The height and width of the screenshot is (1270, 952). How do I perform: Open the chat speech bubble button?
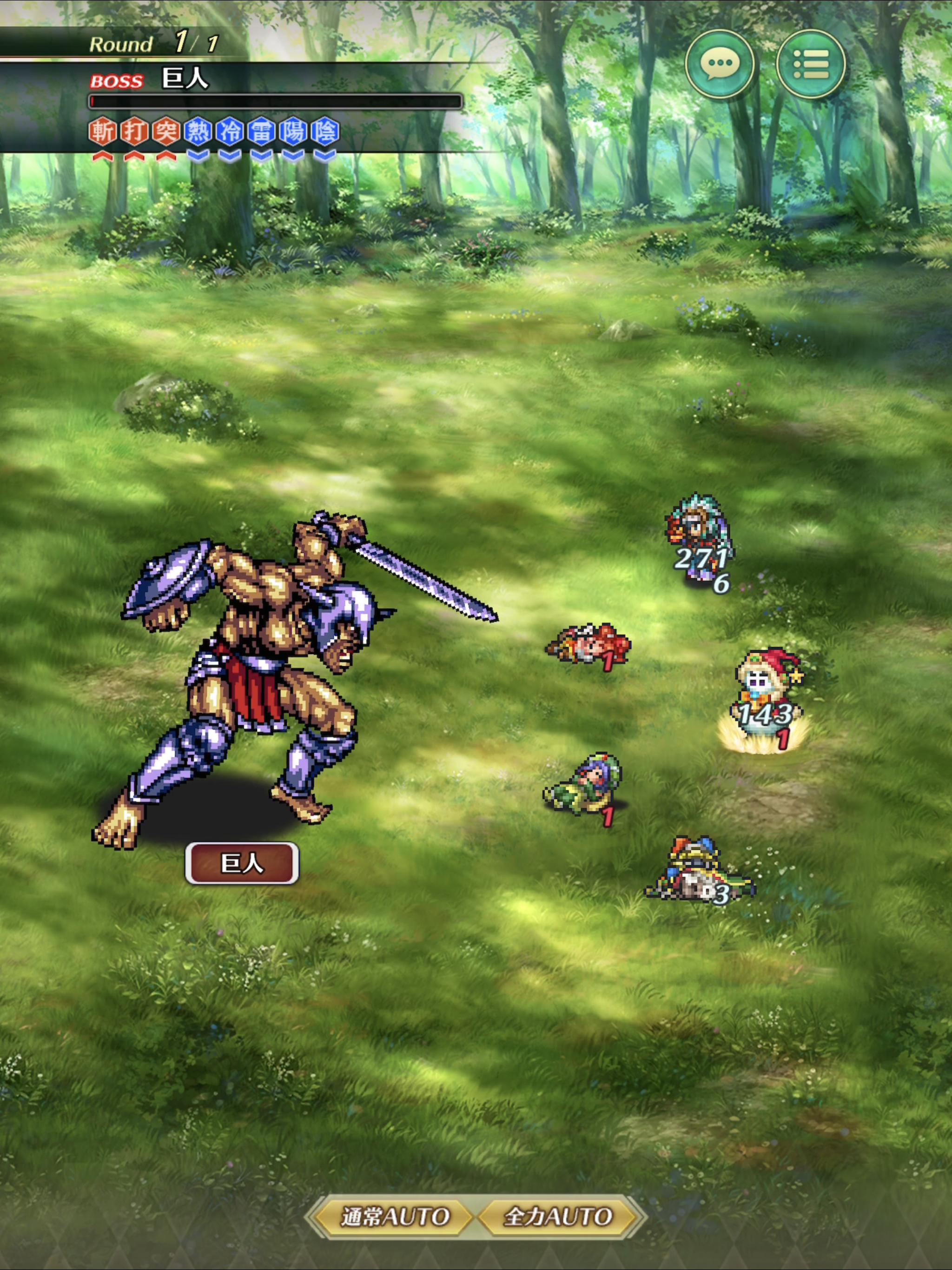pyautogui.click(x=720, y=64)
